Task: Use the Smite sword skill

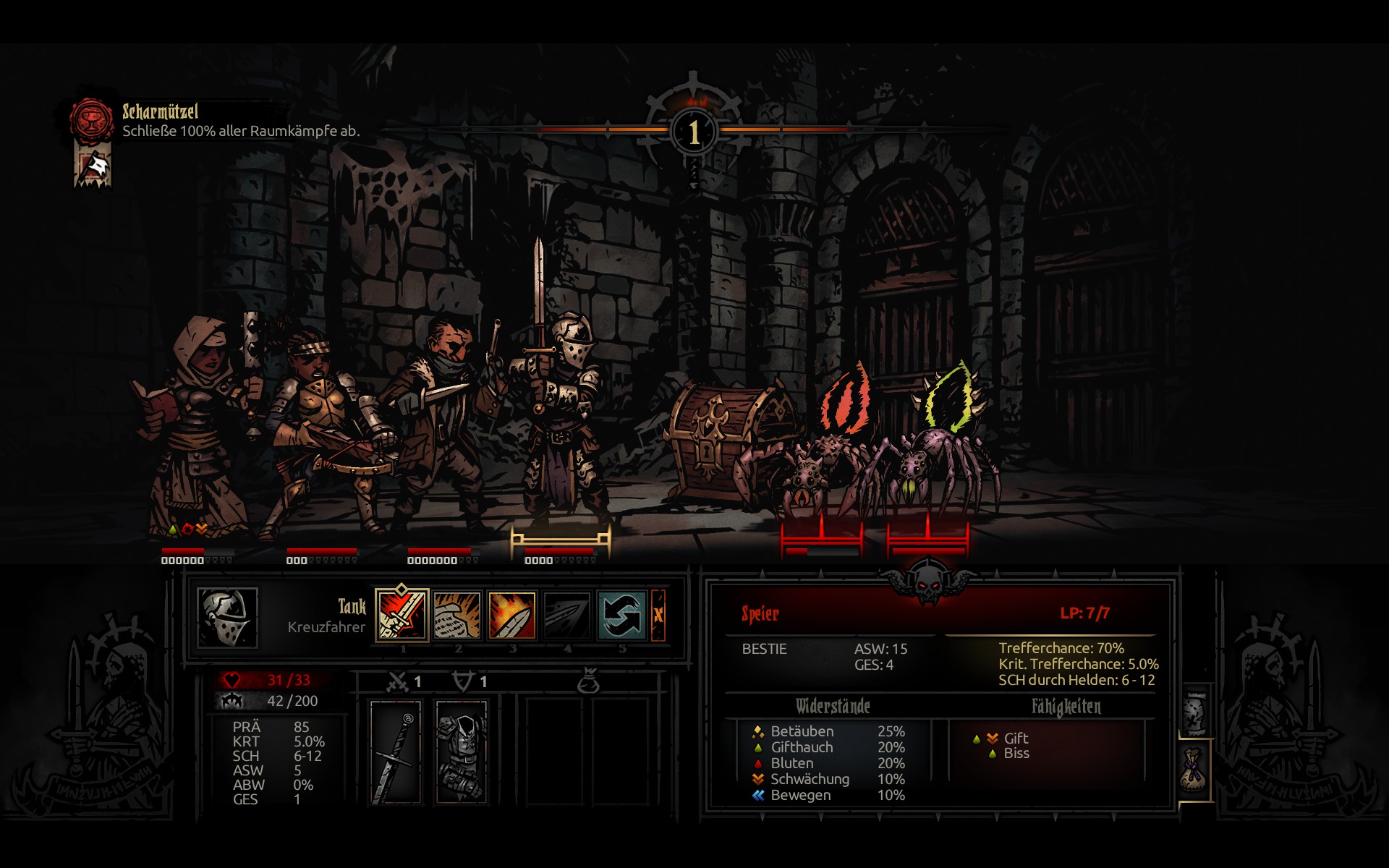Action: pyautogui.click(x=402, y=616)
